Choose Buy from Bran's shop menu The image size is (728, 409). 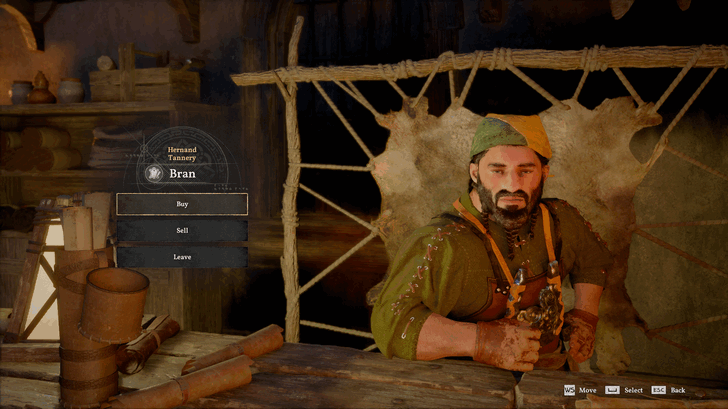(x=182, y=204)
